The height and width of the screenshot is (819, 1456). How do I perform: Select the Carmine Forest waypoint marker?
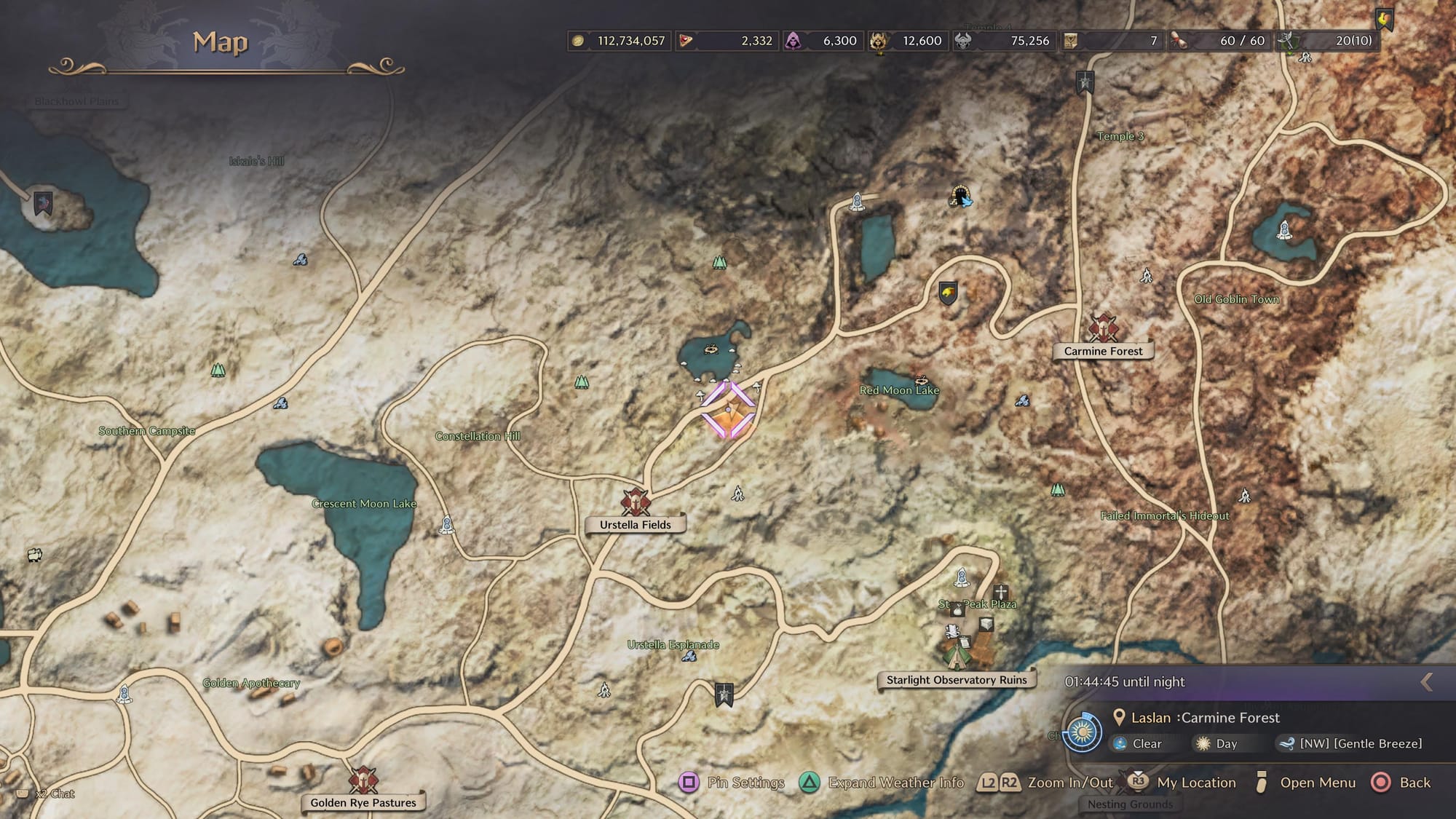[x=1103, y=328]
